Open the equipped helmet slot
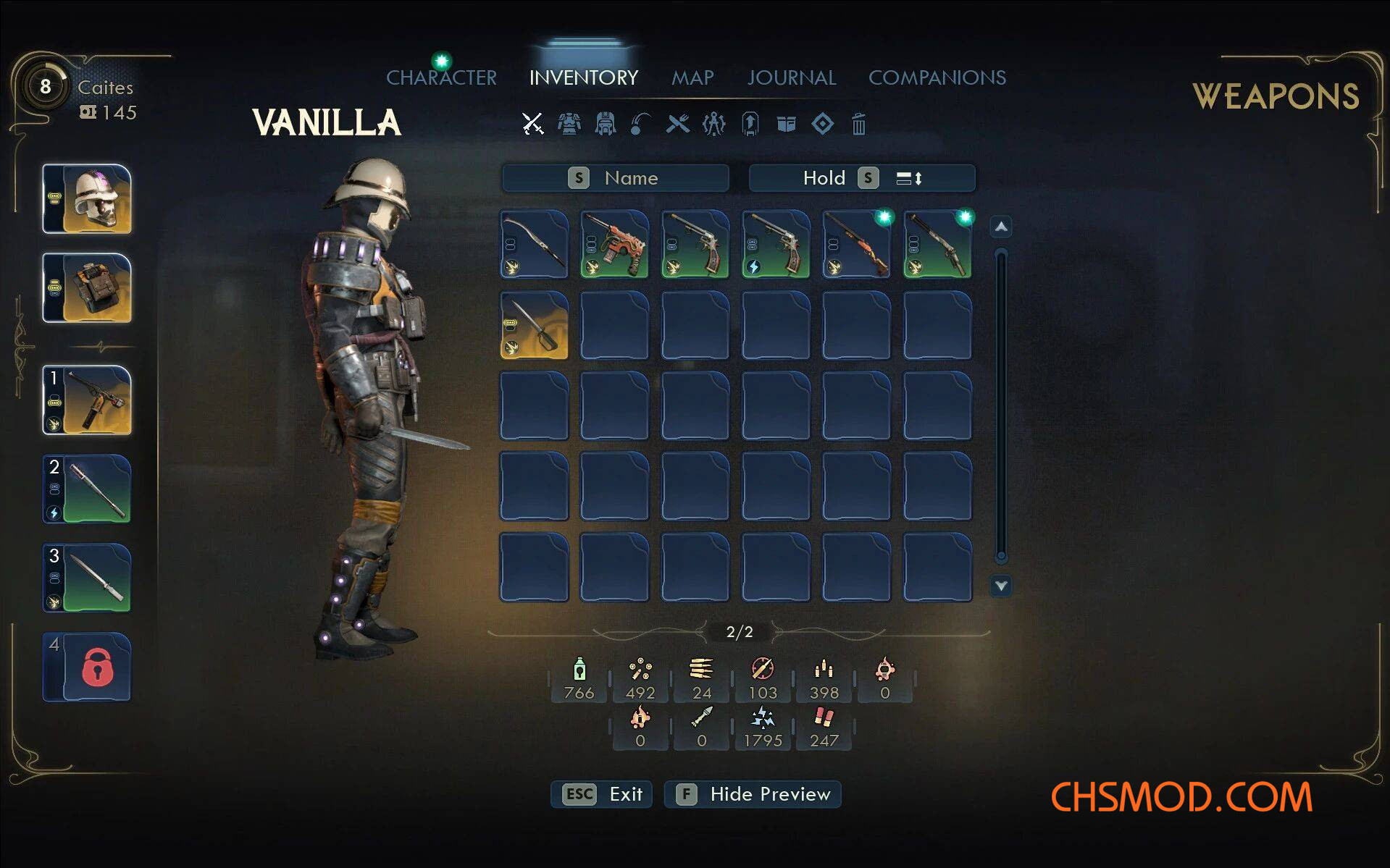Viewport: 1390px width, 868px height. 87,199
